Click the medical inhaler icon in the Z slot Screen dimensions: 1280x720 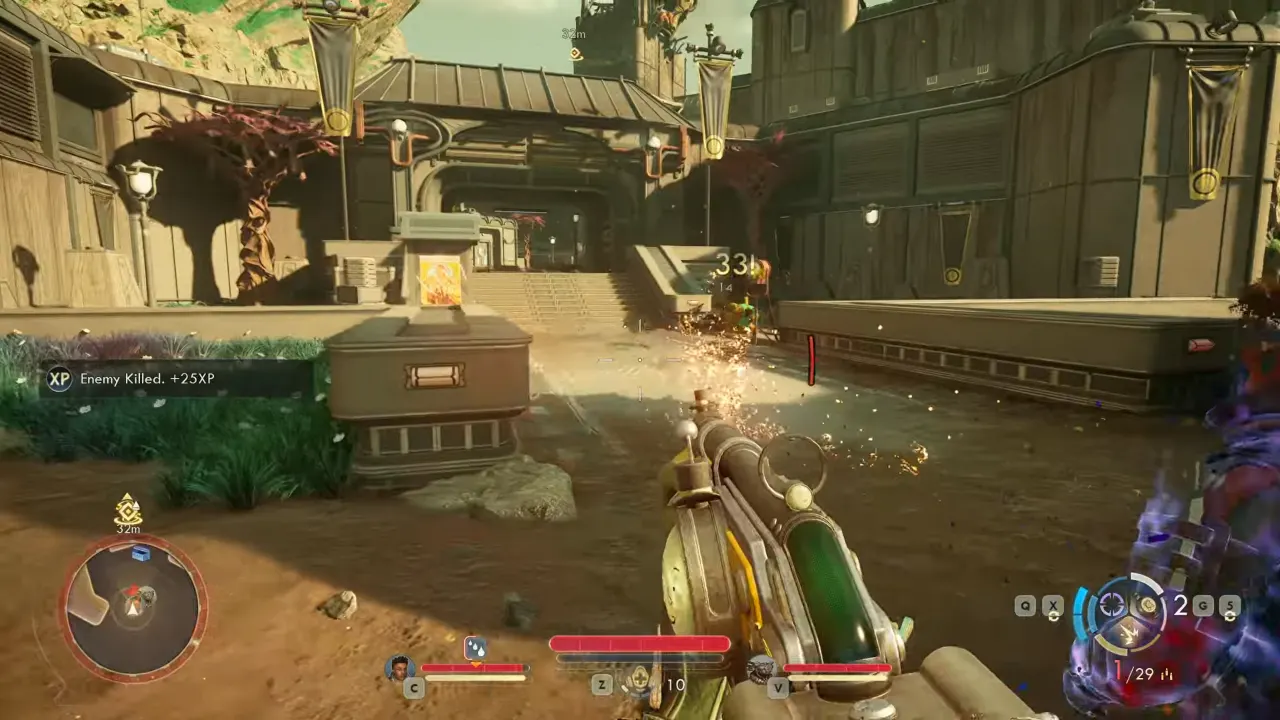(640, 681)
